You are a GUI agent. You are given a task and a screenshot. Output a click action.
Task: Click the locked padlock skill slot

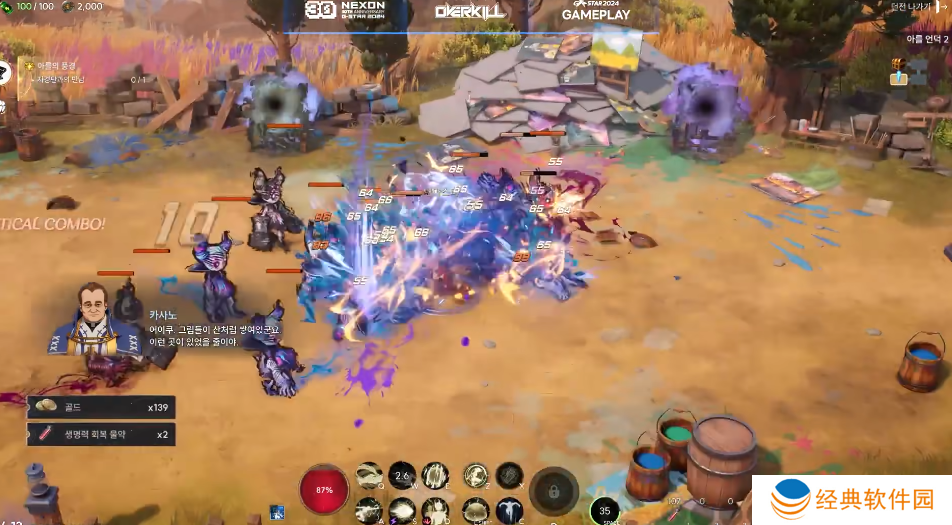coord(554,491)
